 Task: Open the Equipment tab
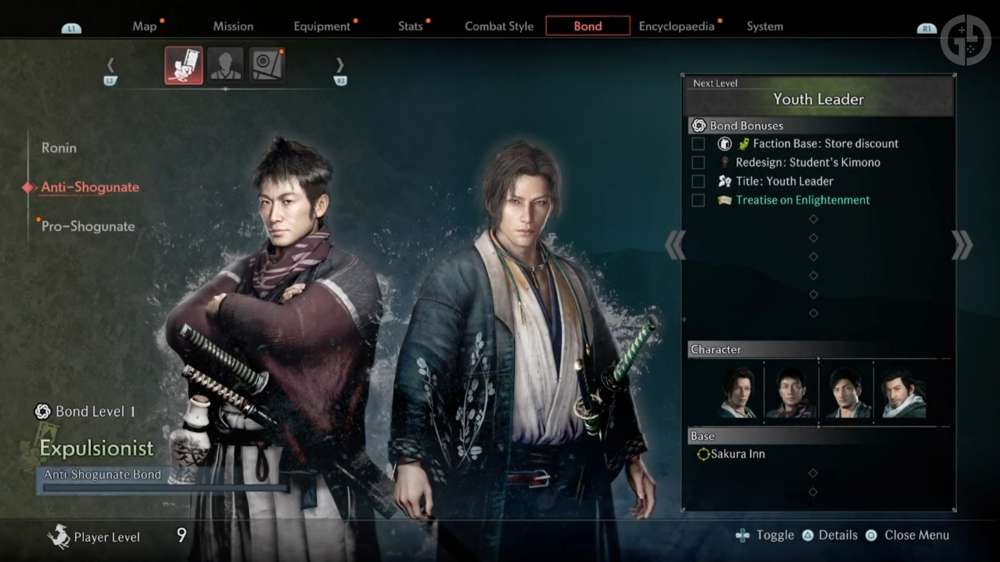coord(322,26)
